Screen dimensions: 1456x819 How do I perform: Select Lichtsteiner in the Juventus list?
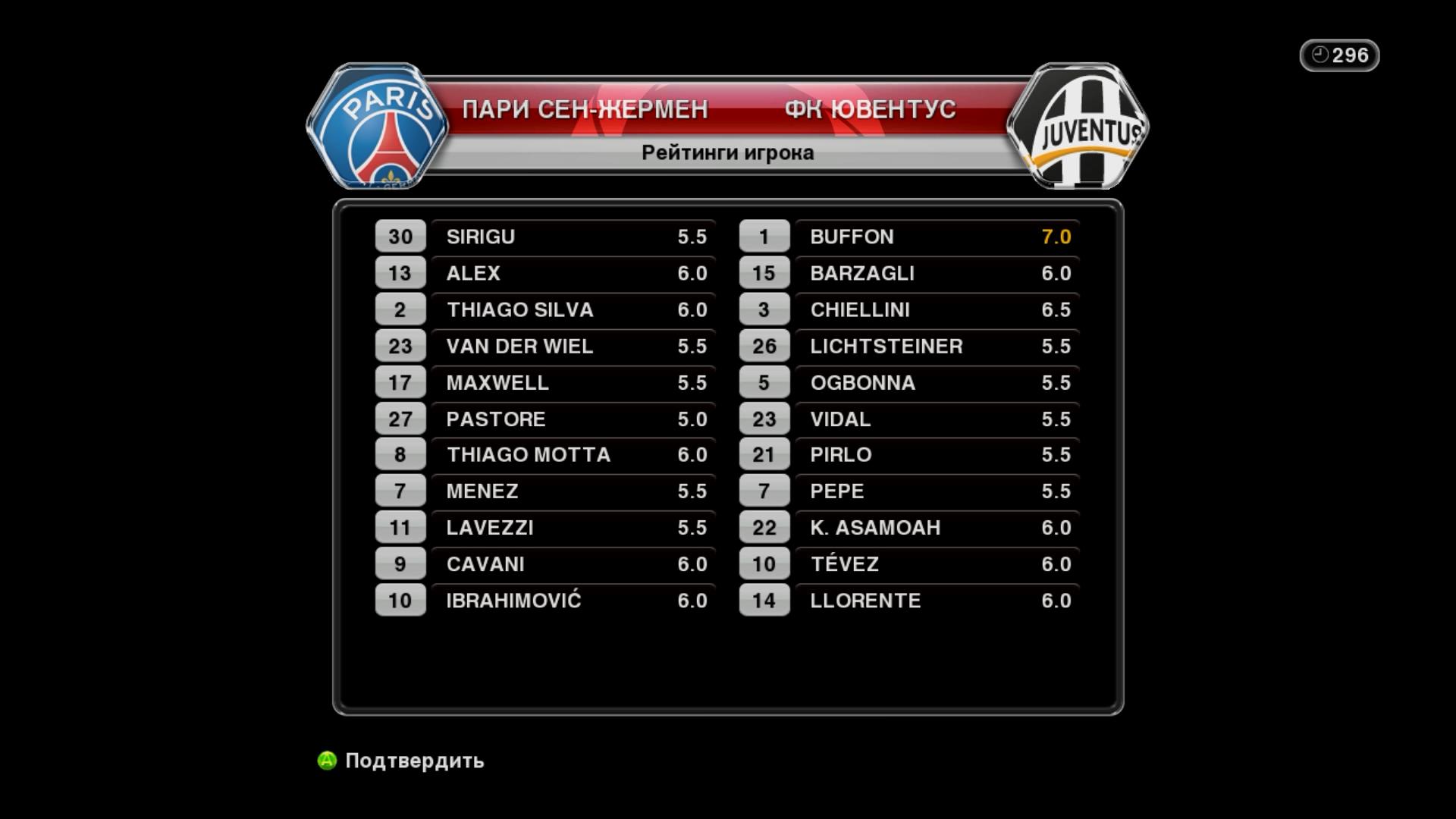click(x=937, y=347)
